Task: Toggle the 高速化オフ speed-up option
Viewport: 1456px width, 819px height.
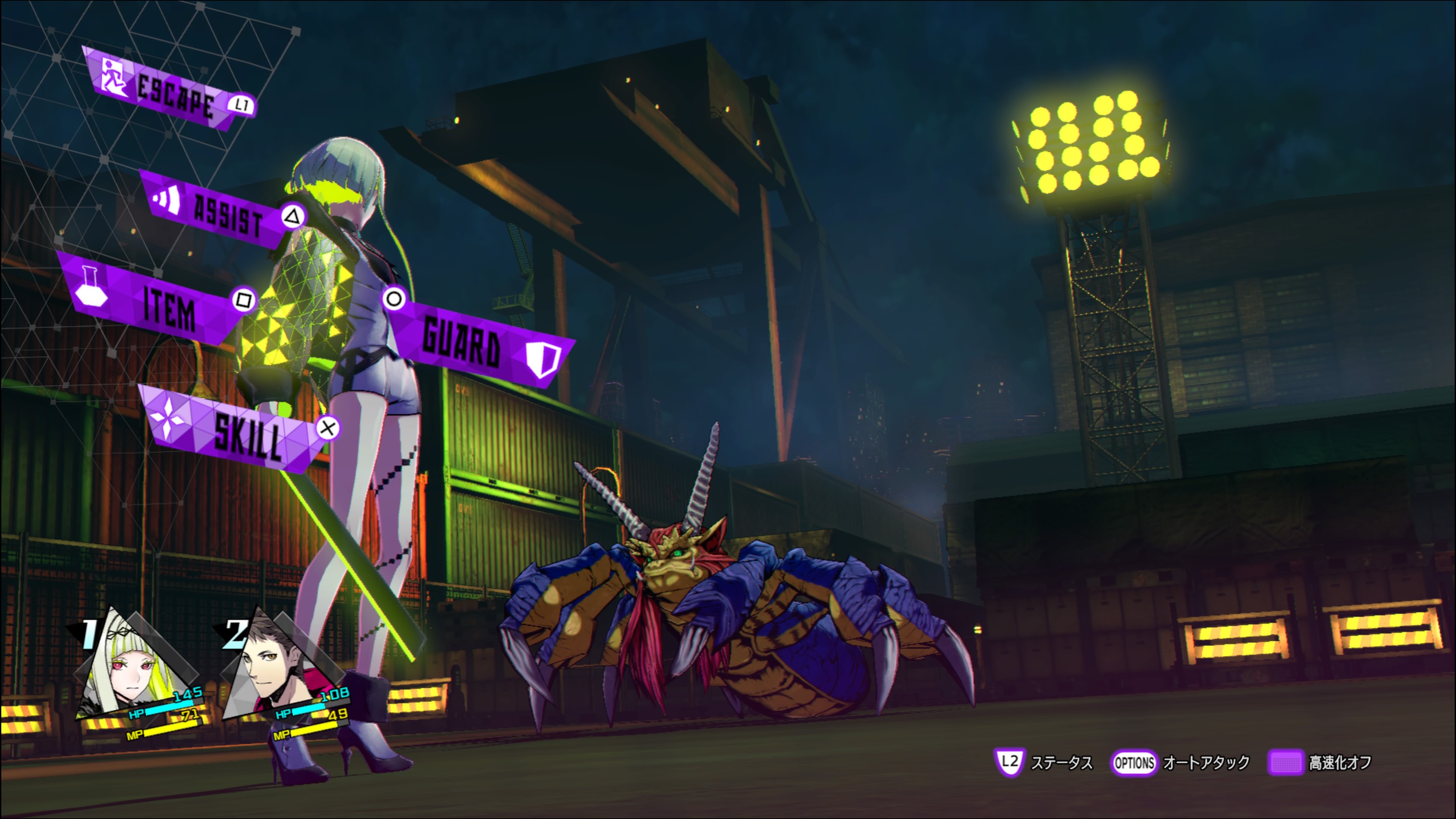Action: pos(1320,763)
